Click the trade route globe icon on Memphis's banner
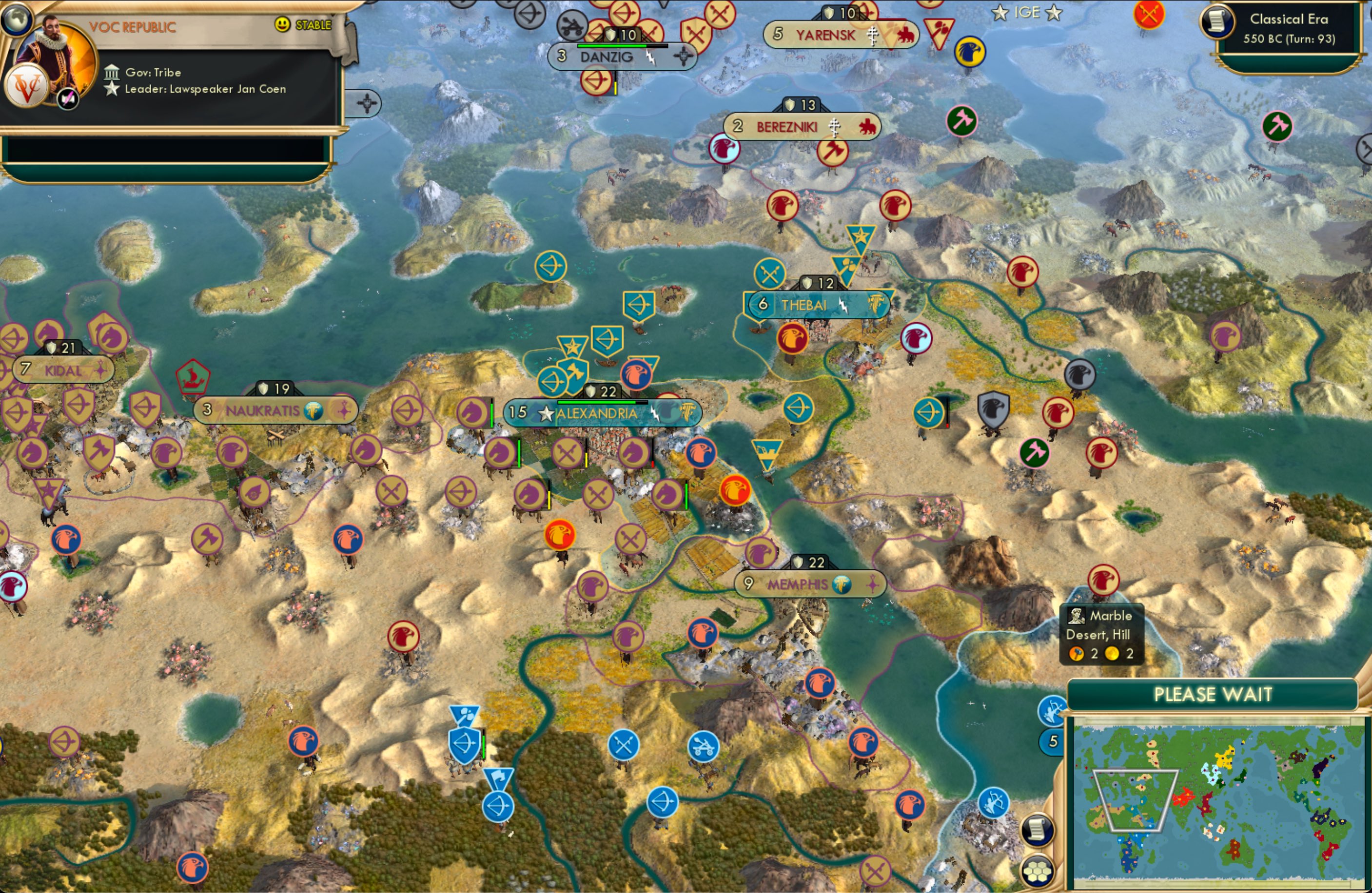 tap(841, 584)
